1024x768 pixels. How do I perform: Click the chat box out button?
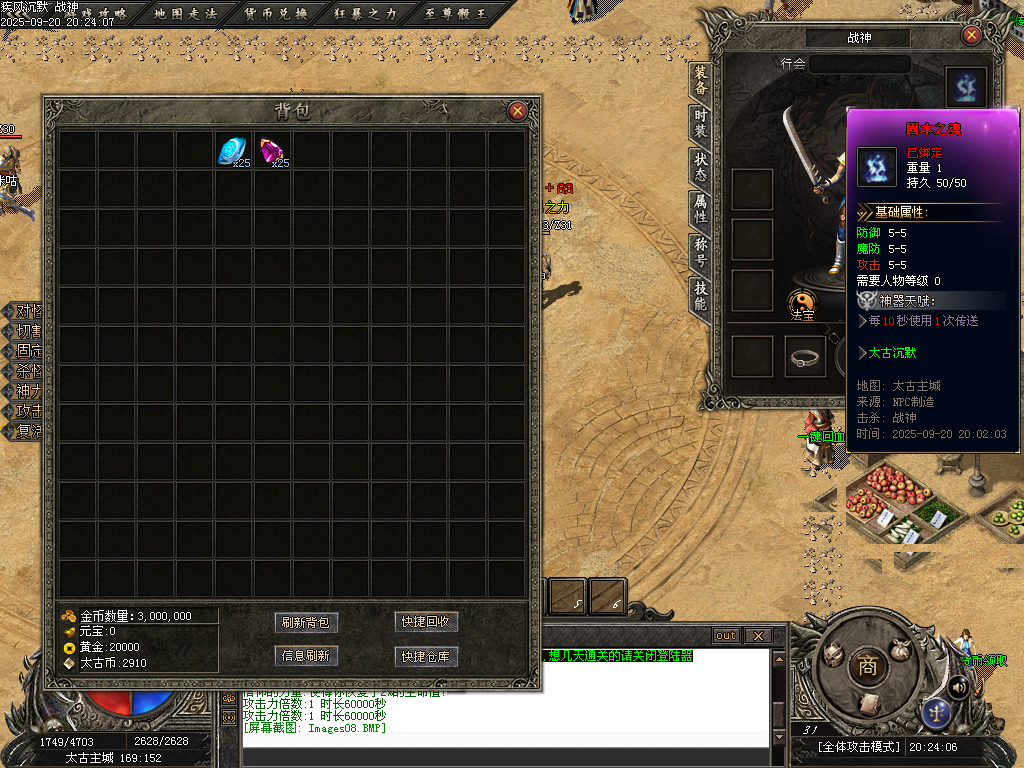coord(726,636)
